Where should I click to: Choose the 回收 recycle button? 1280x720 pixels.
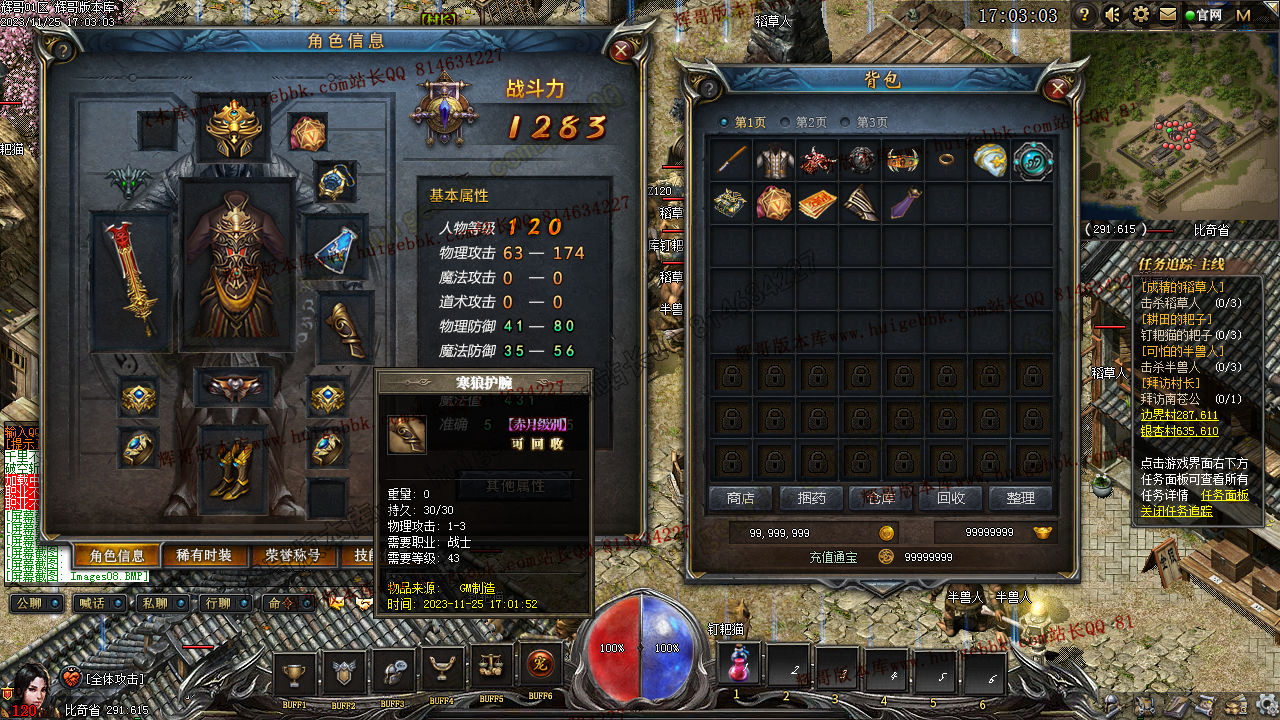[x=950, y=498]
